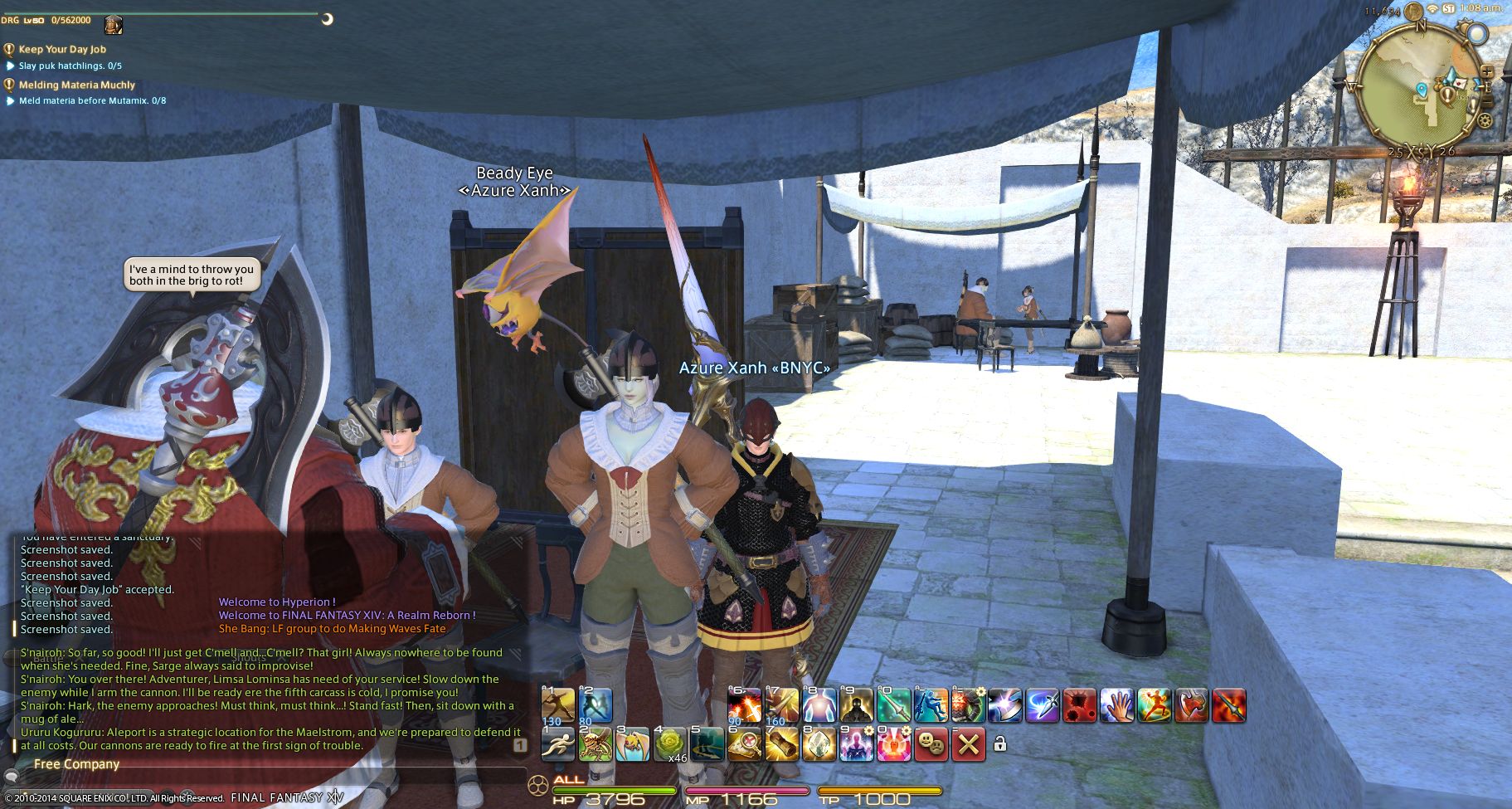
Task: Activate the glowing white hand ability
Action: pyautogui.click(x=1116, y=705)
